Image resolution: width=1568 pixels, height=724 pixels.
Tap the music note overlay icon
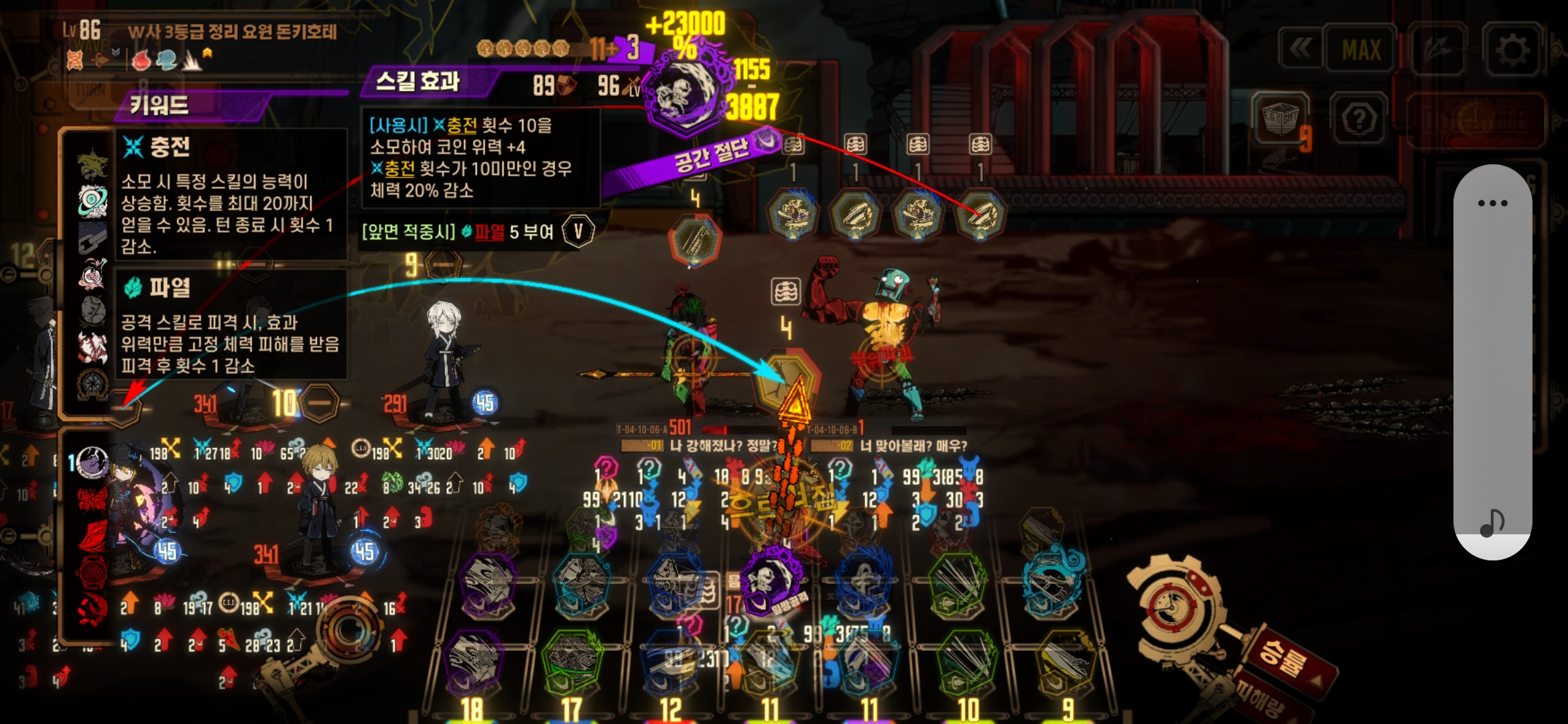click(1492, 522)
